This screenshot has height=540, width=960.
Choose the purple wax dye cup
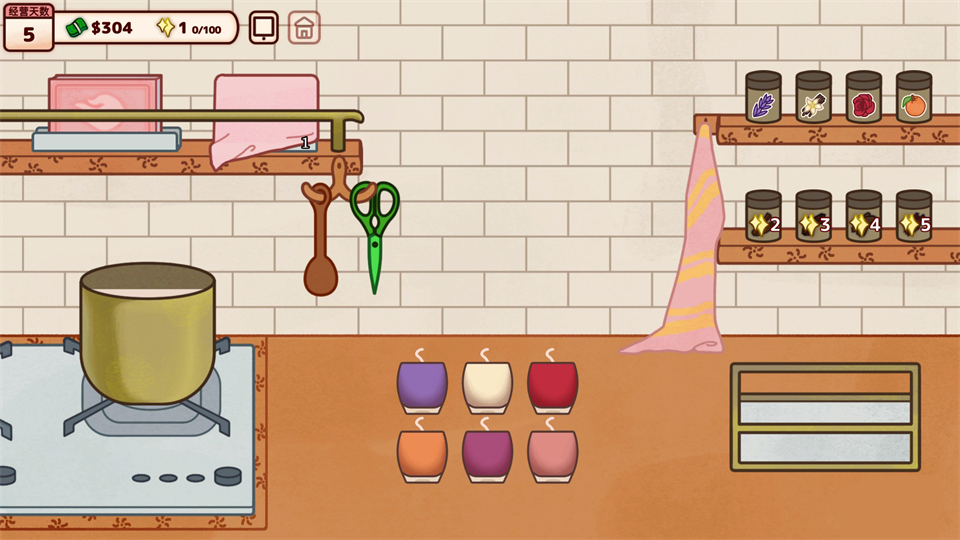422,386
